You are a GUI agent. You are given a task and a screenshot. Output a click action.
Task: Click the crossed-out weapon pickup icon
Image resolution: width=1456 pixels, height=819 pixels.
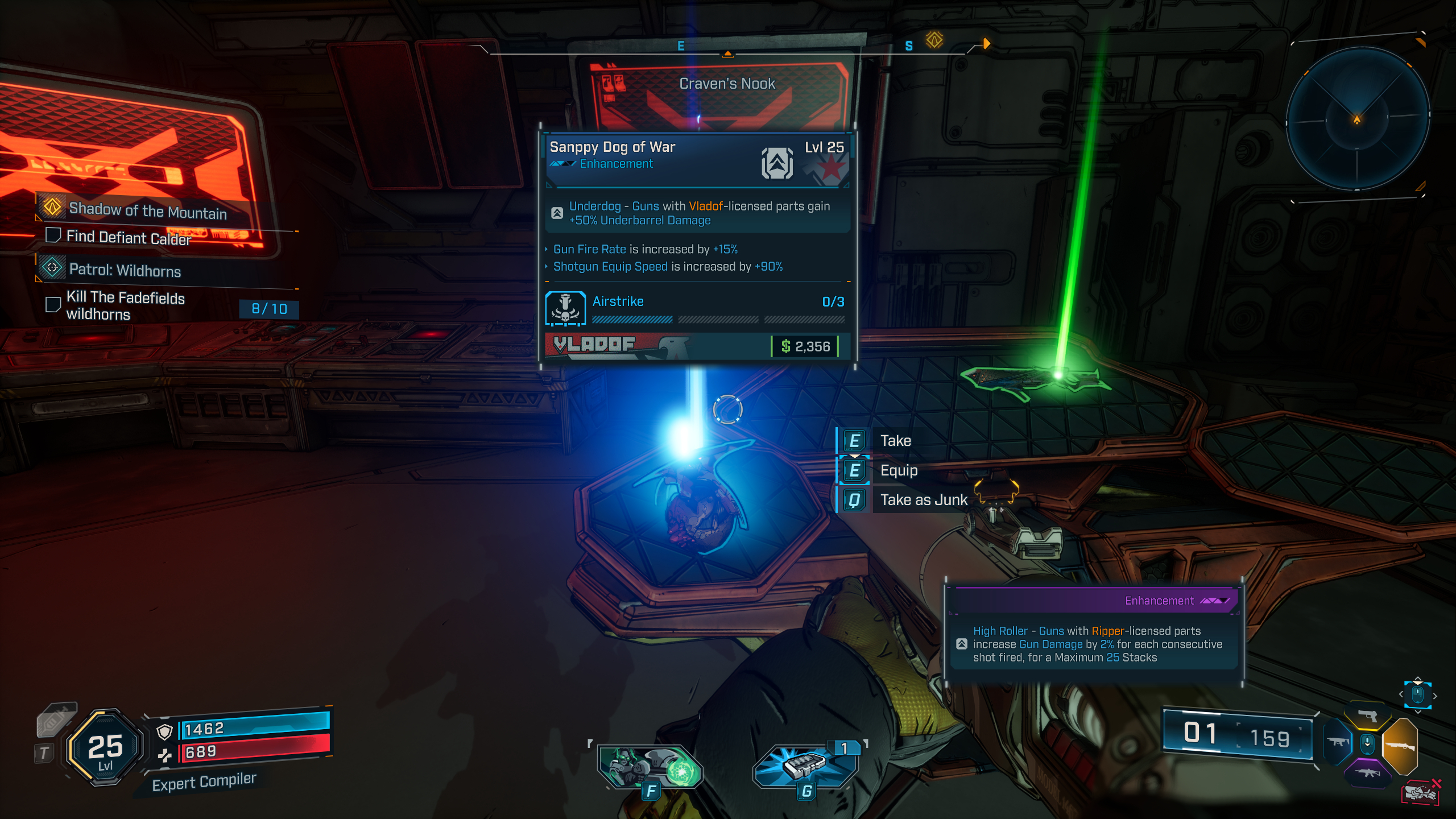click(1421, 791)
